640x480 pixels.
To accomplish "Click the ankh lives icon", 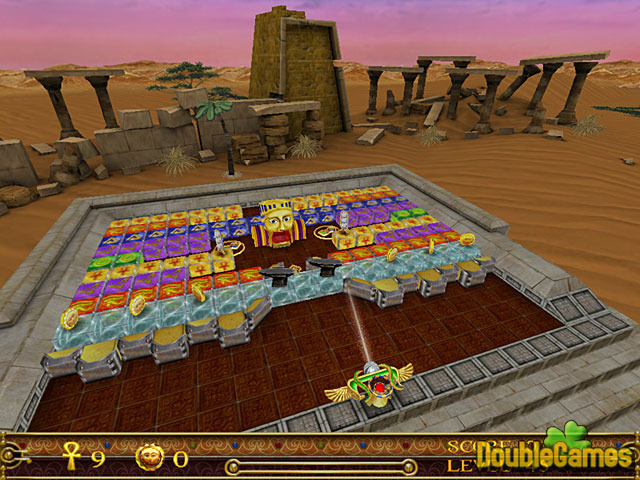I will click(x=71, y=459).
